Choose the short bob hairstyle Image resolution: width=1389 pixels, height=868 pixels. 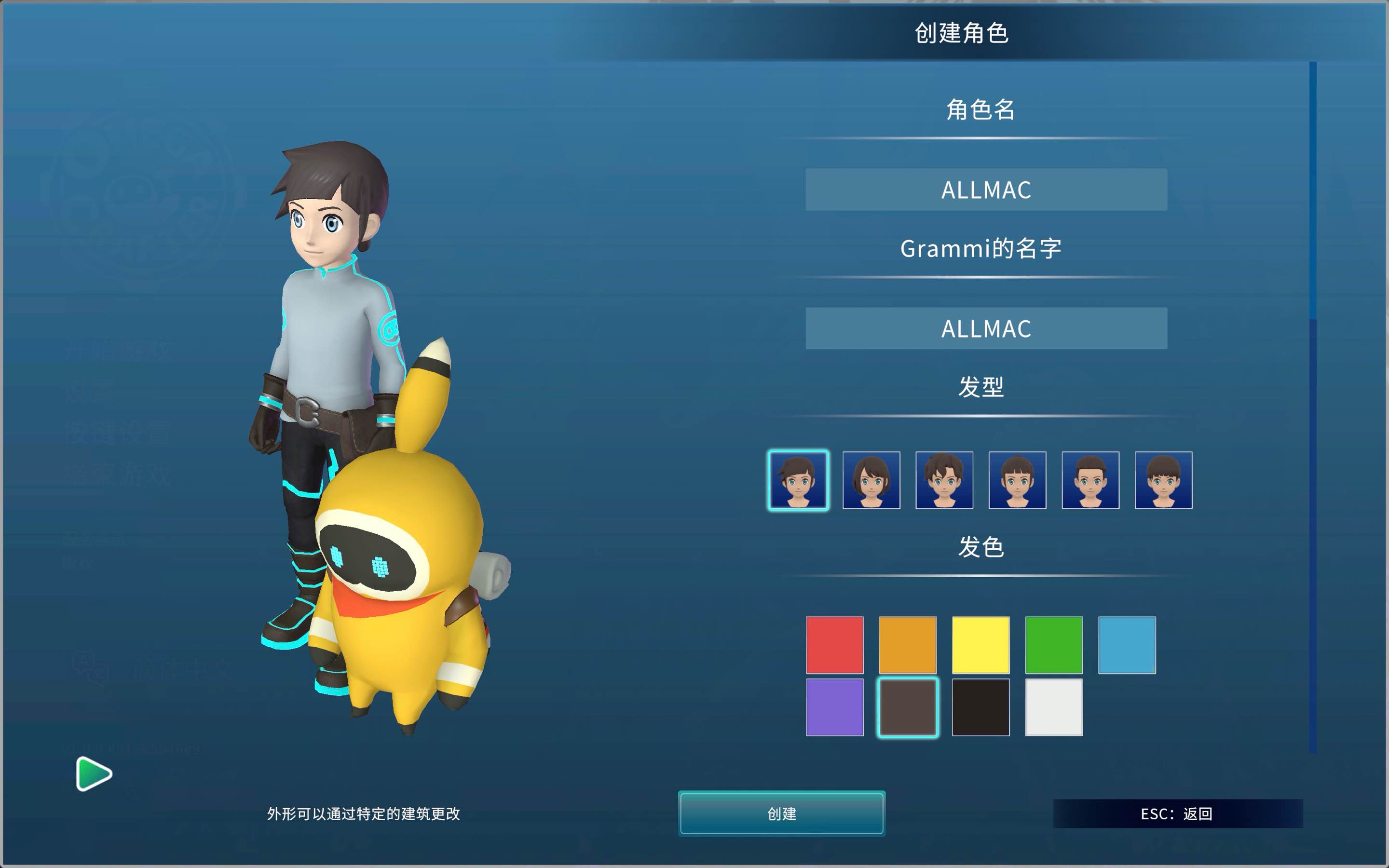pos(872,480)
